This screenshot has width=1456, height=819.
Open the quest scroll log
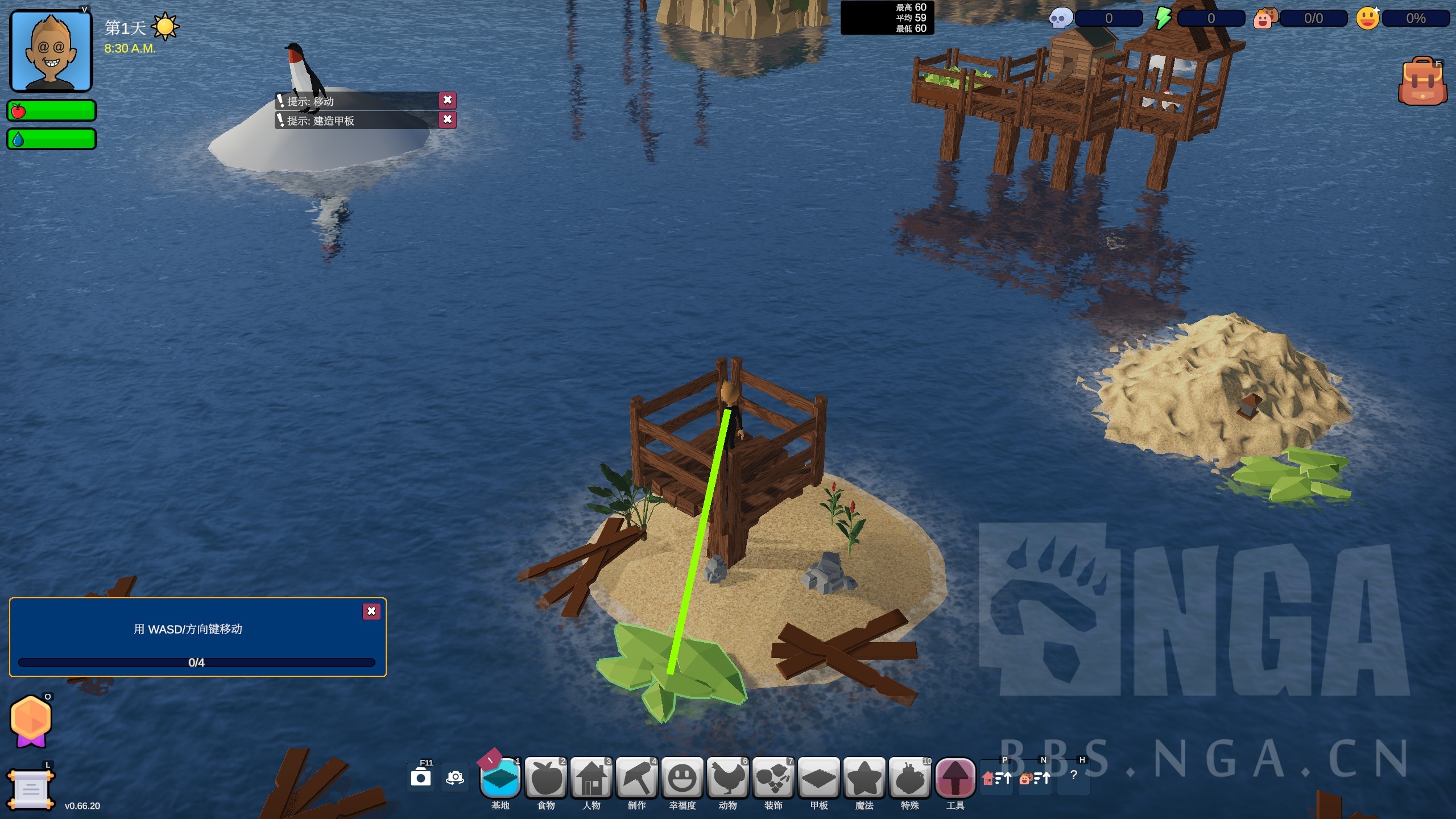click(x=31, y=789)
